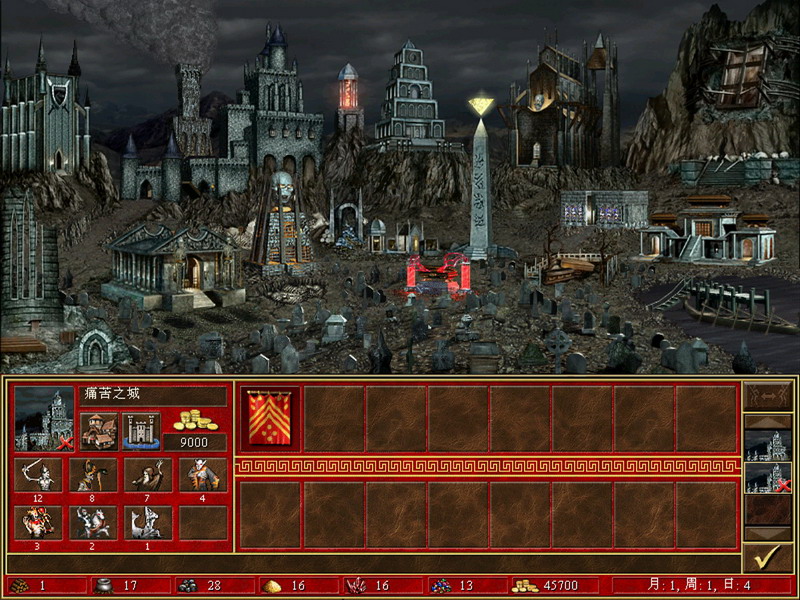Select the skeleton creature icon showing 12
The image size is (800, 600).
pos(38,473)
